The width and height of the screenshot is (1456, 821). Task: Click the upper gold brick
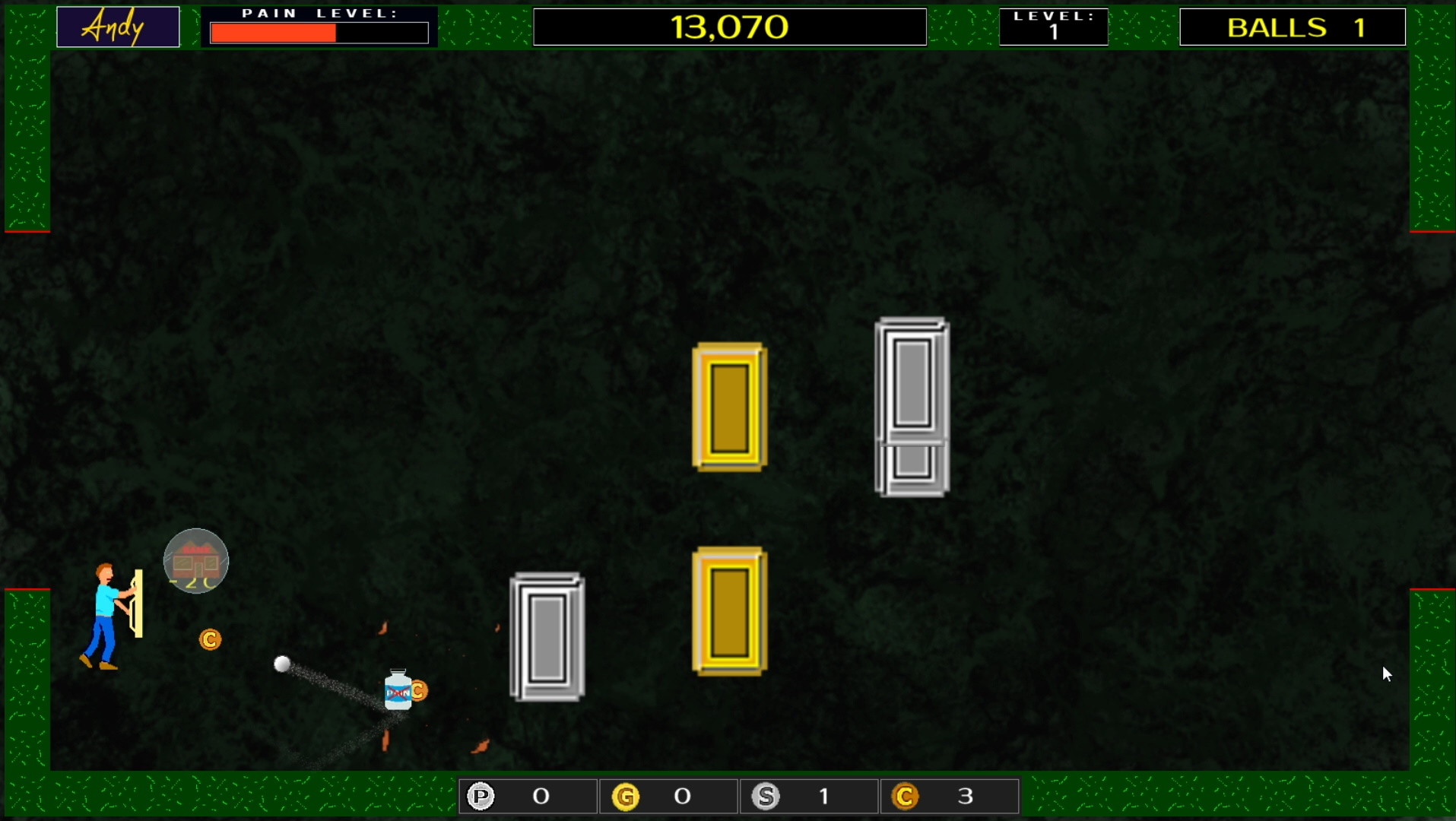[x=728, y=407]
